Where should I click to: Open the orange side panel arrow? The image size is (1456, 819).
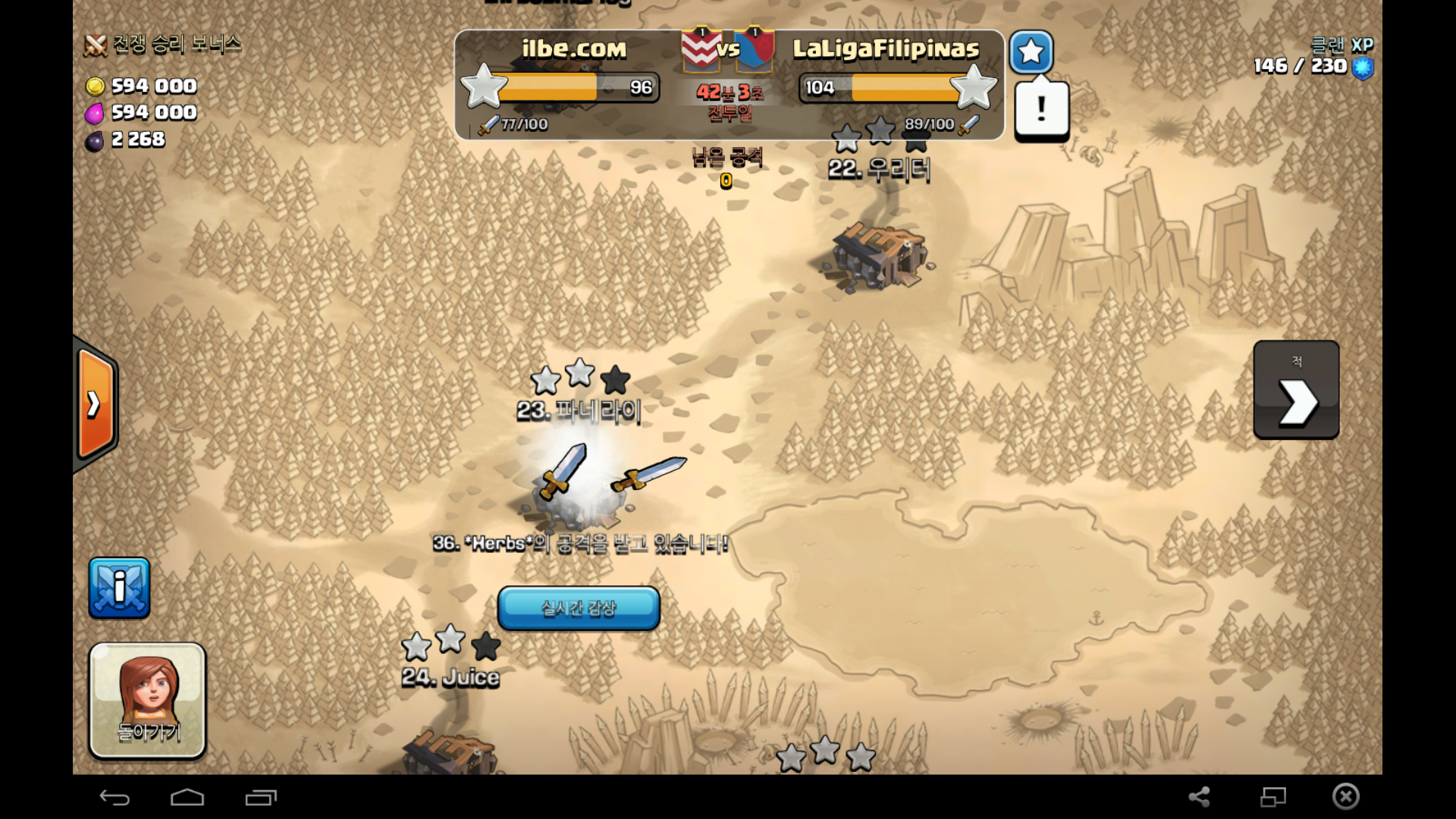(96, 403)
